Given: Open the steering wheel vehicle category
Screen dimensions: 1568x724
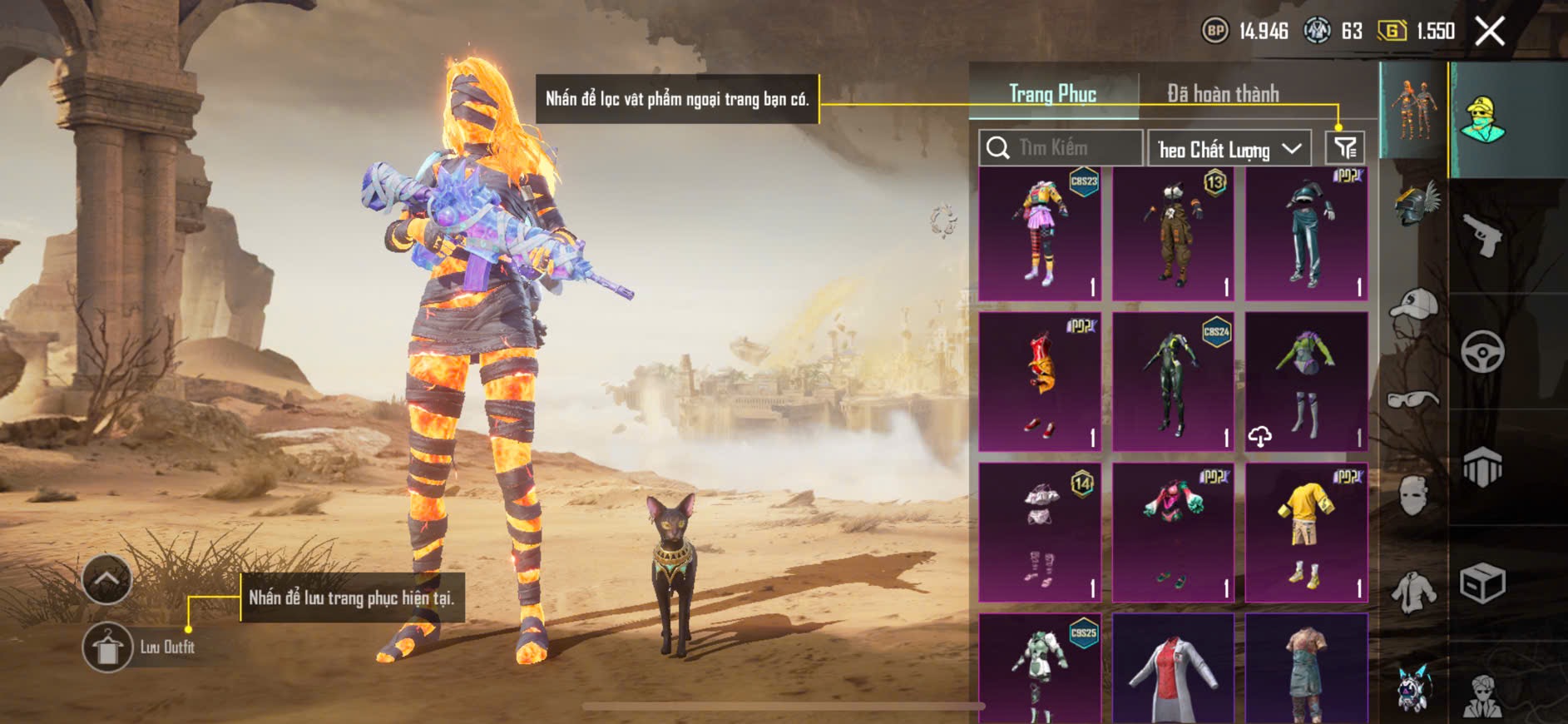Looking at the screenshot, I should 1483,352.
